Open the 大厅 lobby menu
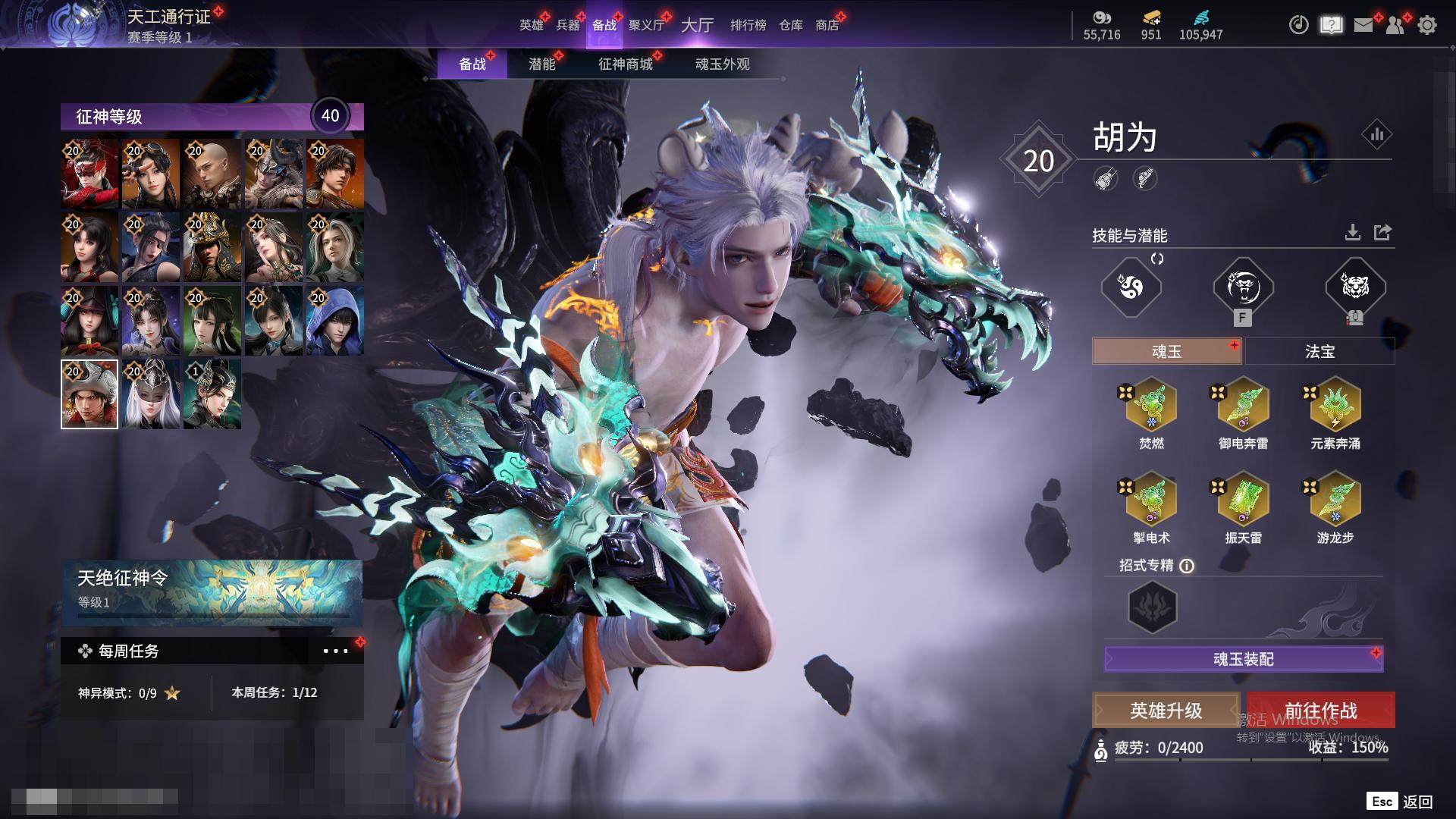 [697, 25]
